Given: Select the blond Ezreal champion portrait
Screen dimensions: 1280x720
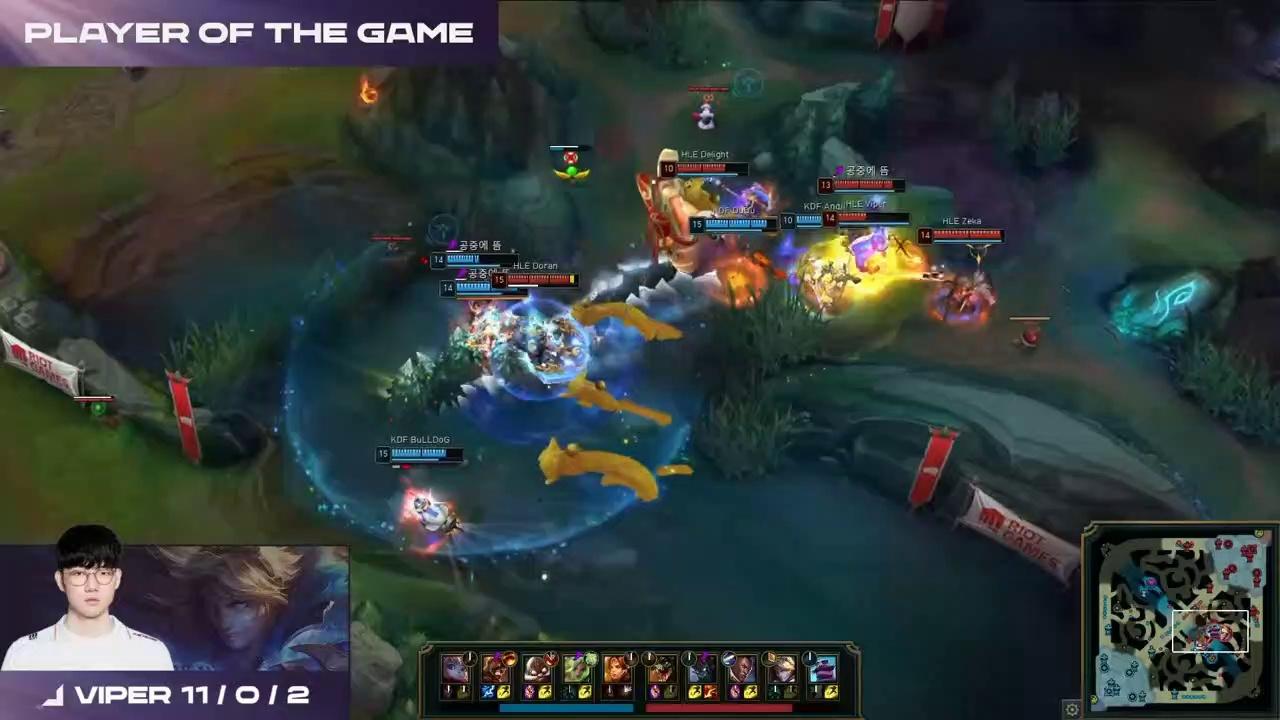Looking at the screenshot, I should point(781,668).
